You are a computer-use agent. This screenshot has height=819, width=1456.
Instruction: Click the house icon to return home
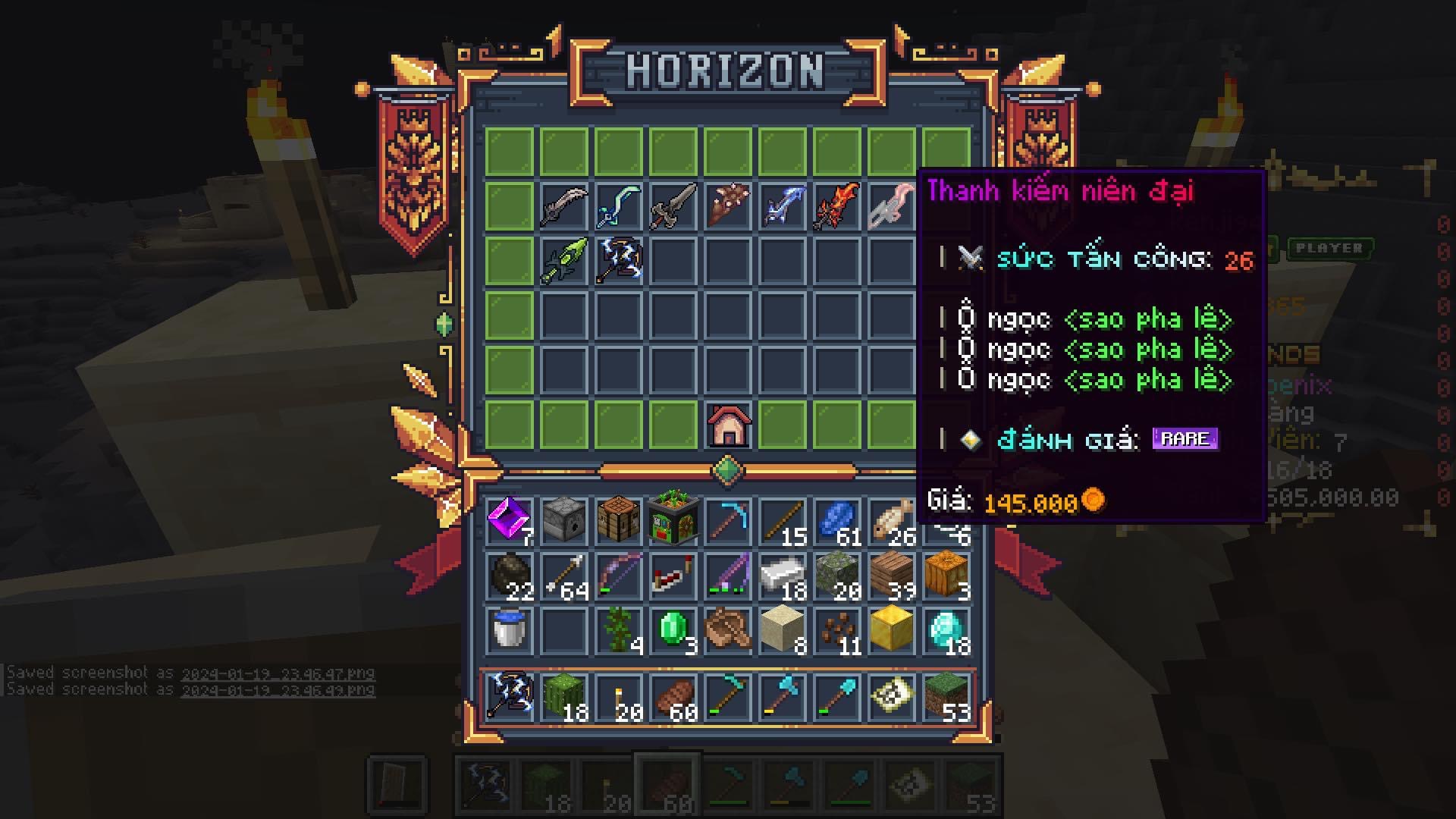pos(728,425)
